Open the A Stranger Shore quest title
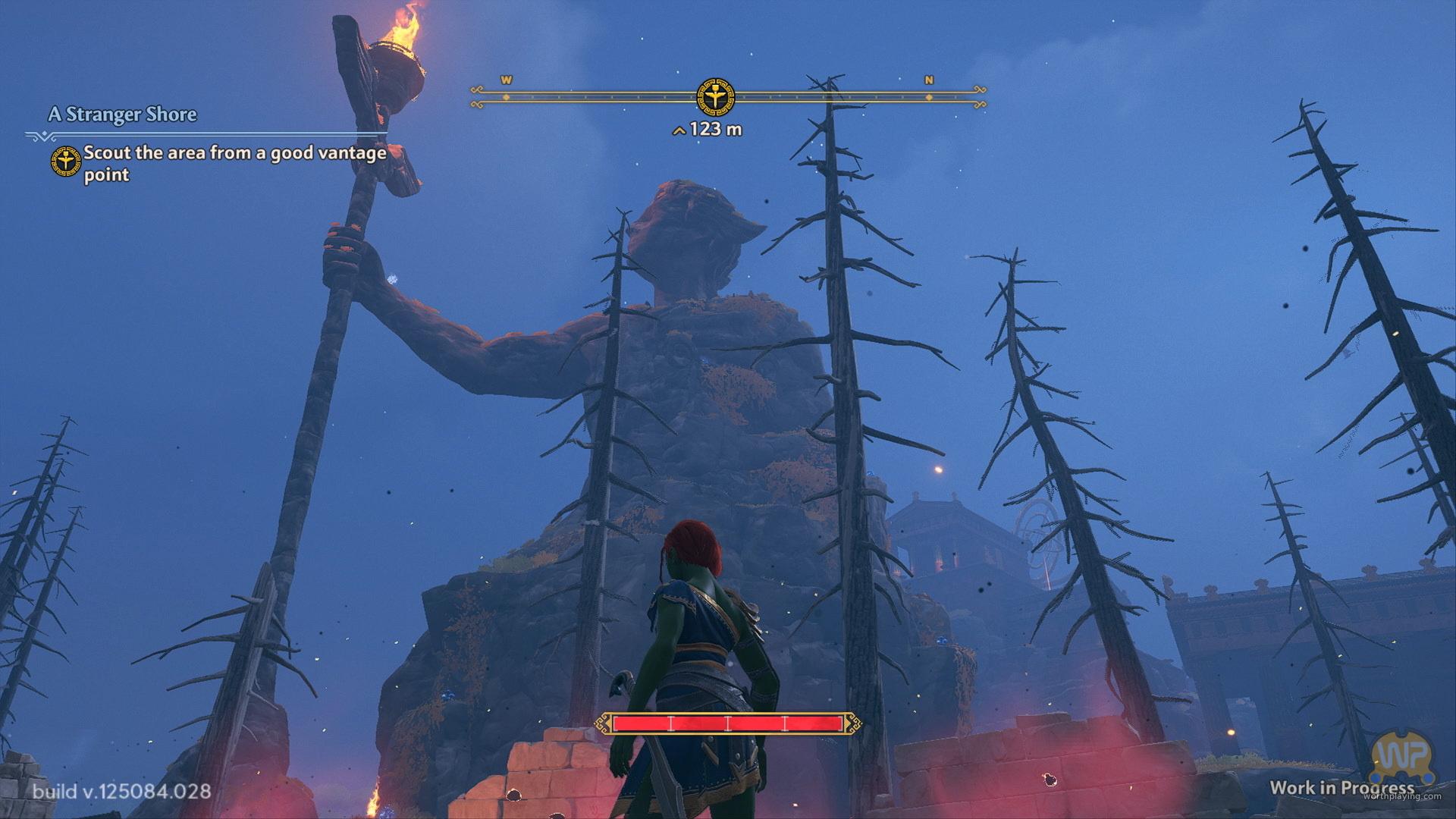This screenshot has height=819, width=1456. (122, 115)
